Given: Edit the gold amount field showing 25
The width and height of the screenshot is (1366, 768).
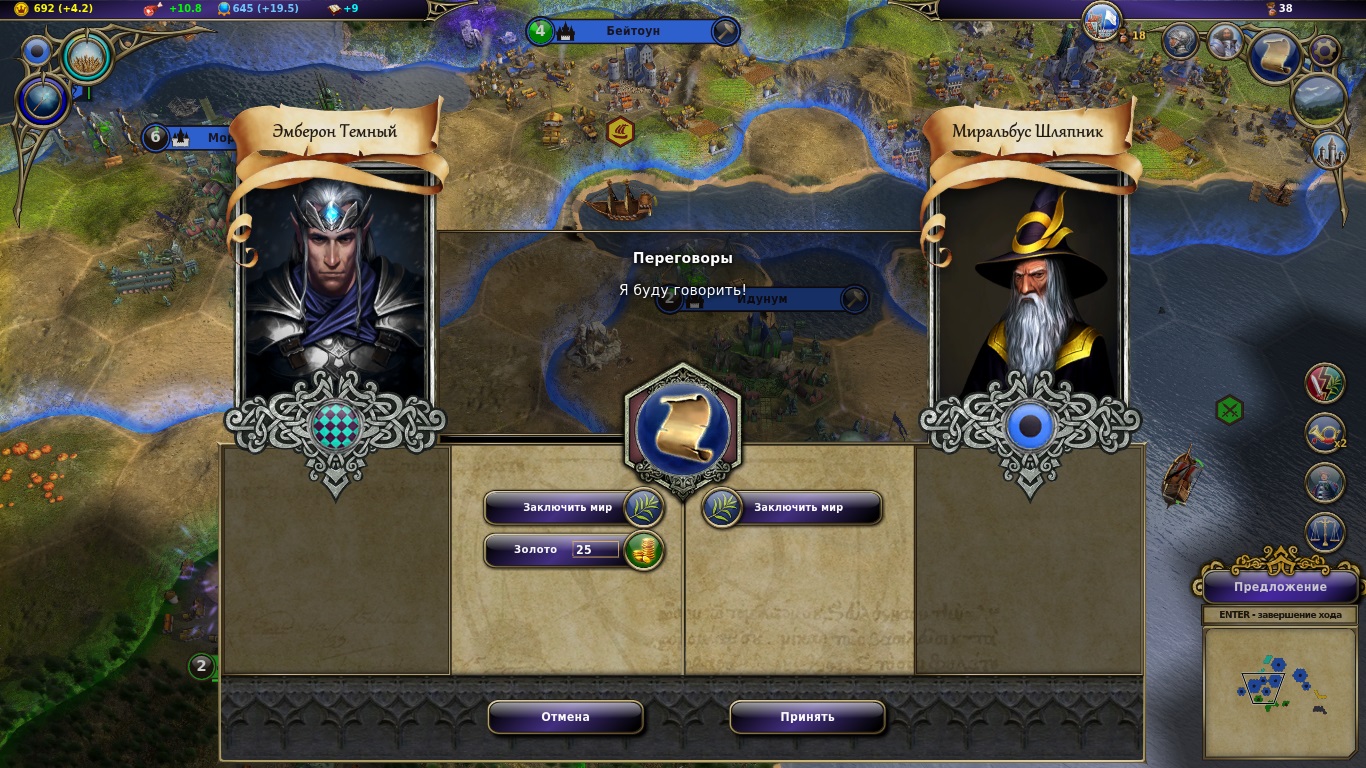Looking at the screenshot, I should coord(595,550).
